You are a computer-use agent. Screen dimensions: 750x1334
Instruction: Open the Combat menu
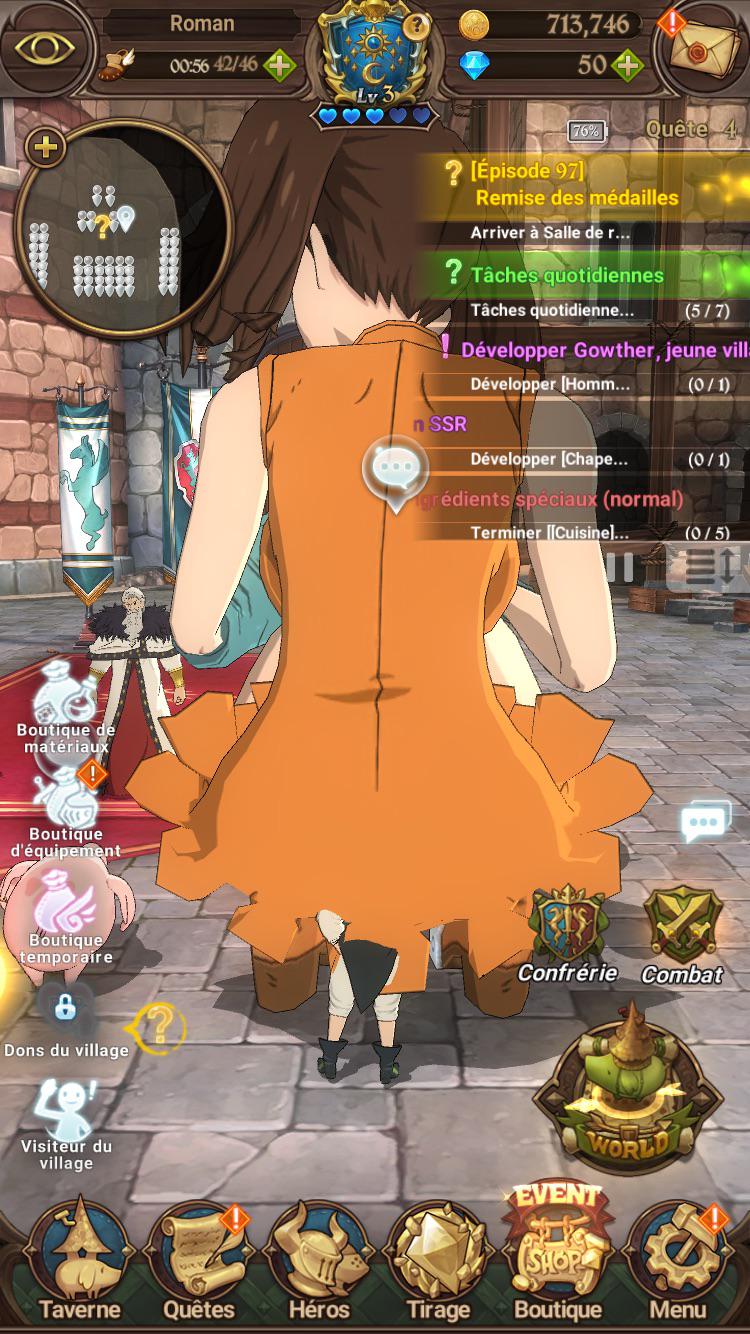point(682,932)
